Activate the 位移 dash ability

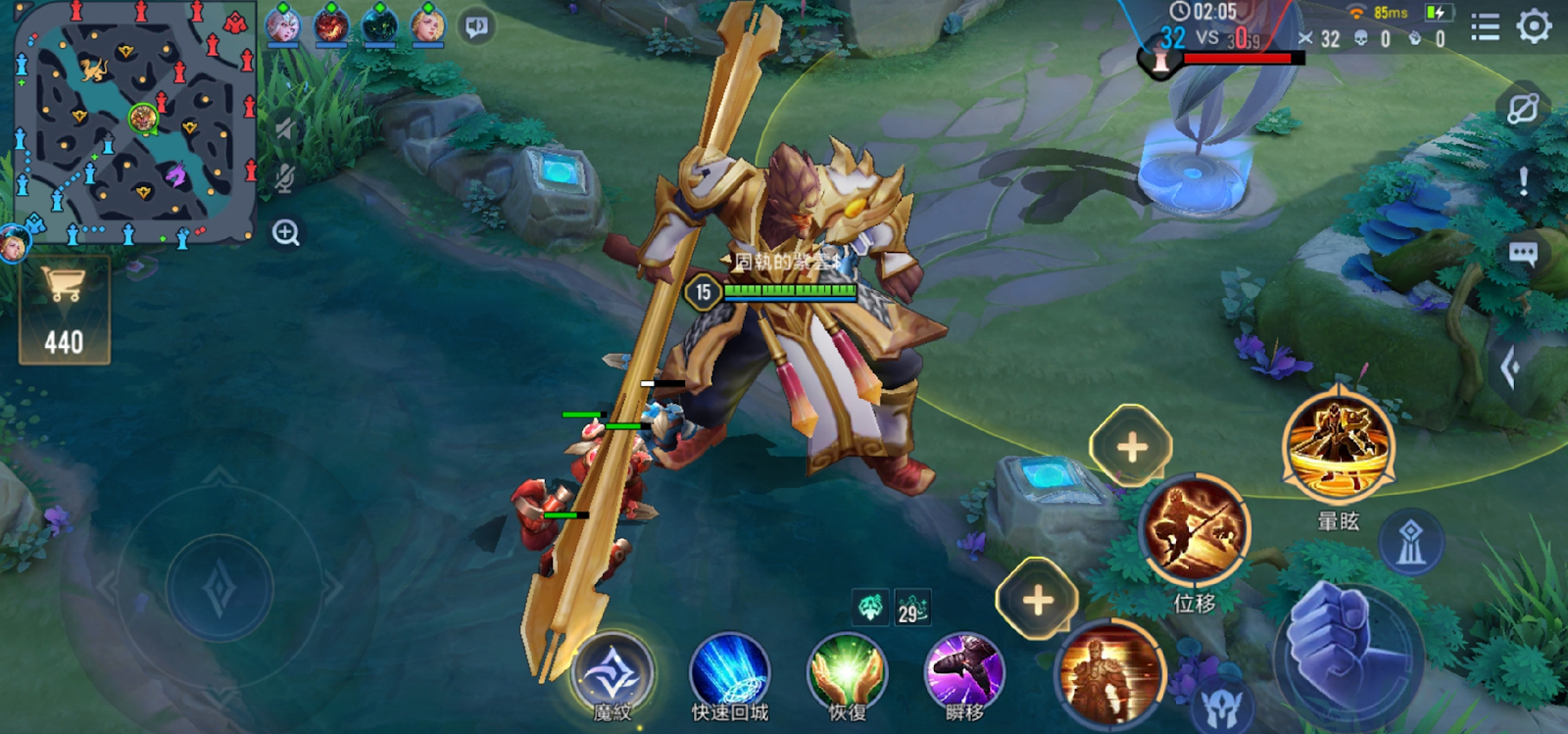(x=1194, y=530)
